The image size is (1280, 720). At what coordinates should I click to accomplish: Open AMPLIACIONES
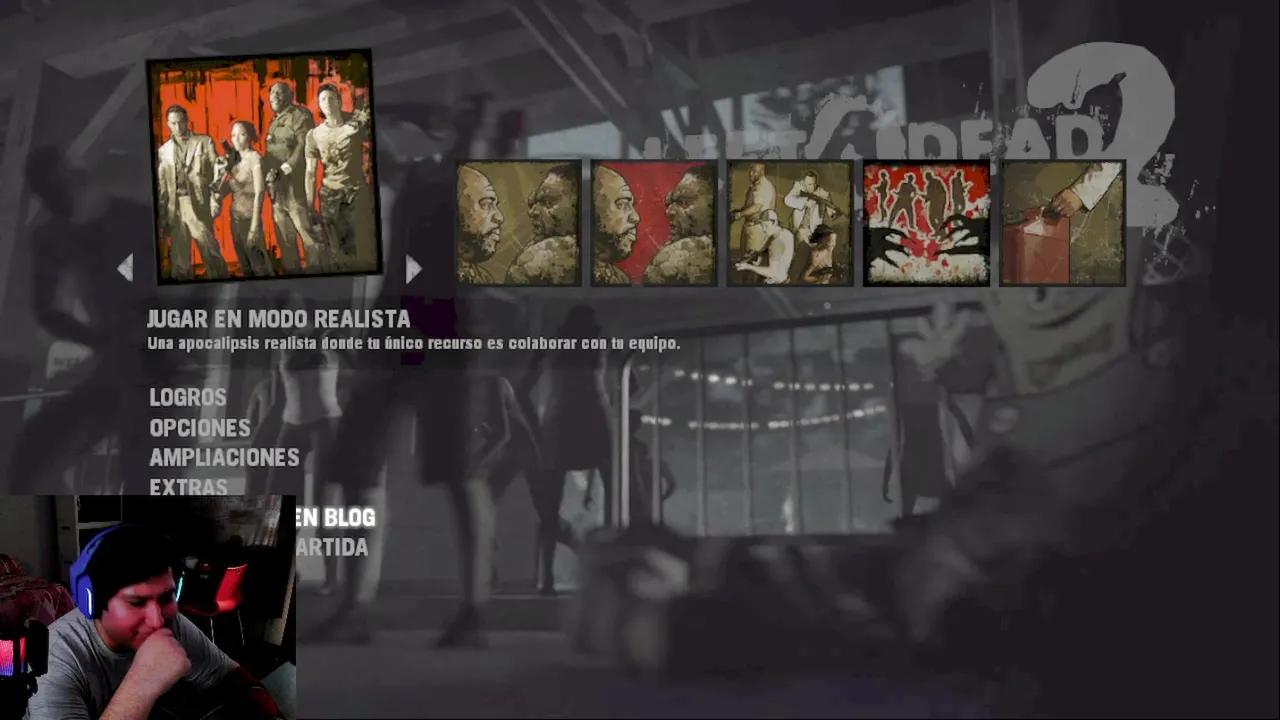(224, 457)
